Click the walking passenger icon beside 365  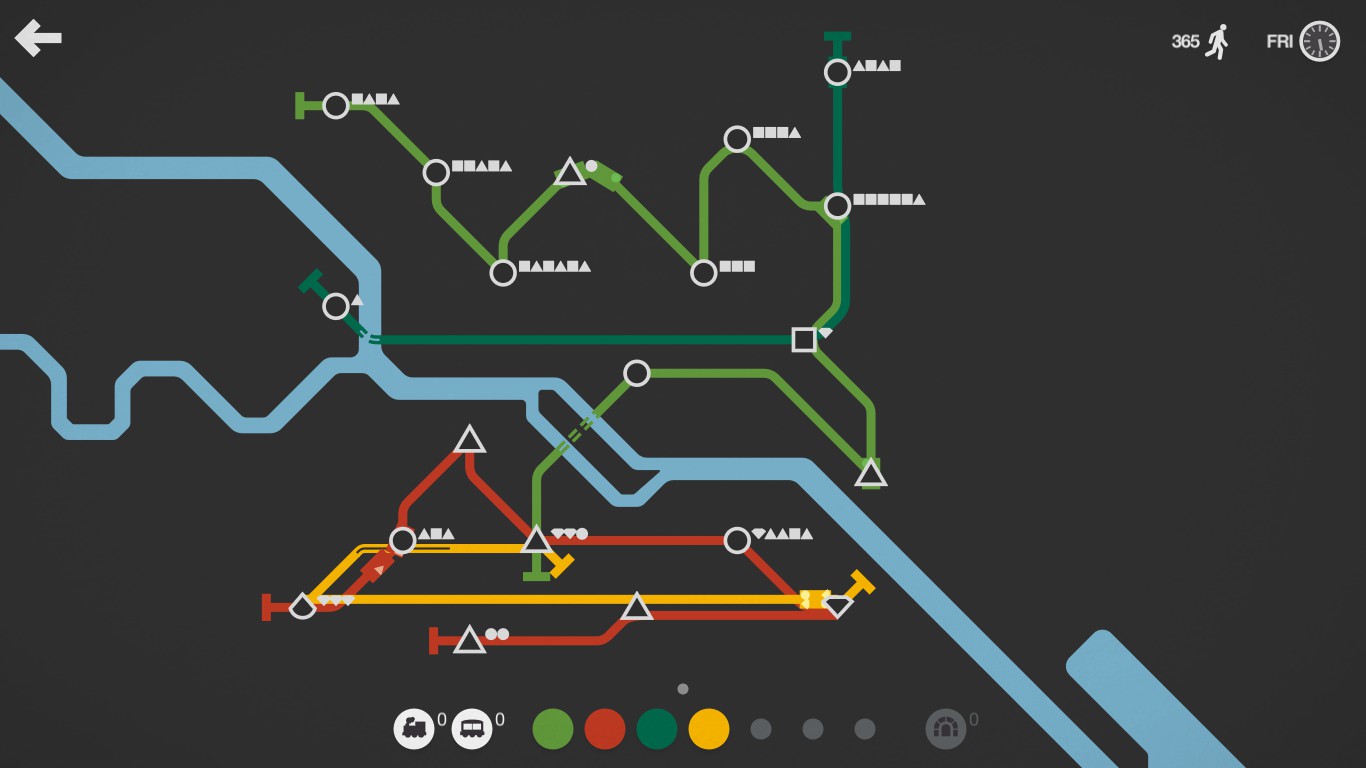click(x=1216, y=41)
